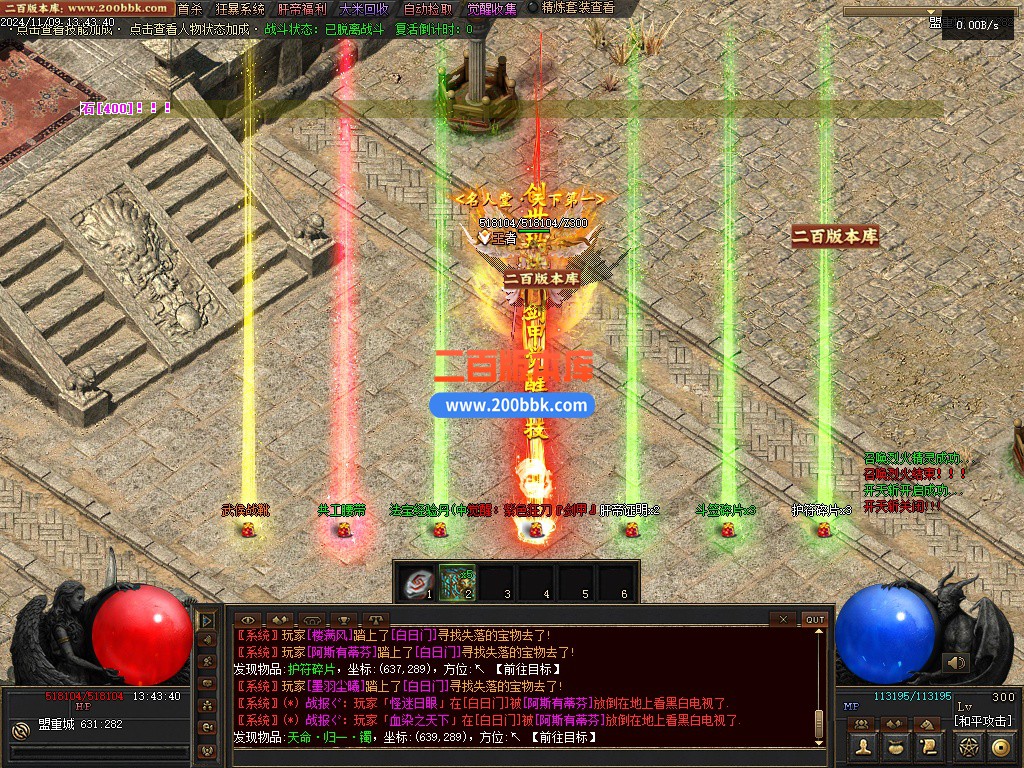The height and width of the screenshot is (768, 1024).
Task: Toggle sound with the speaker icon
Action: click(x=957, y=662)
